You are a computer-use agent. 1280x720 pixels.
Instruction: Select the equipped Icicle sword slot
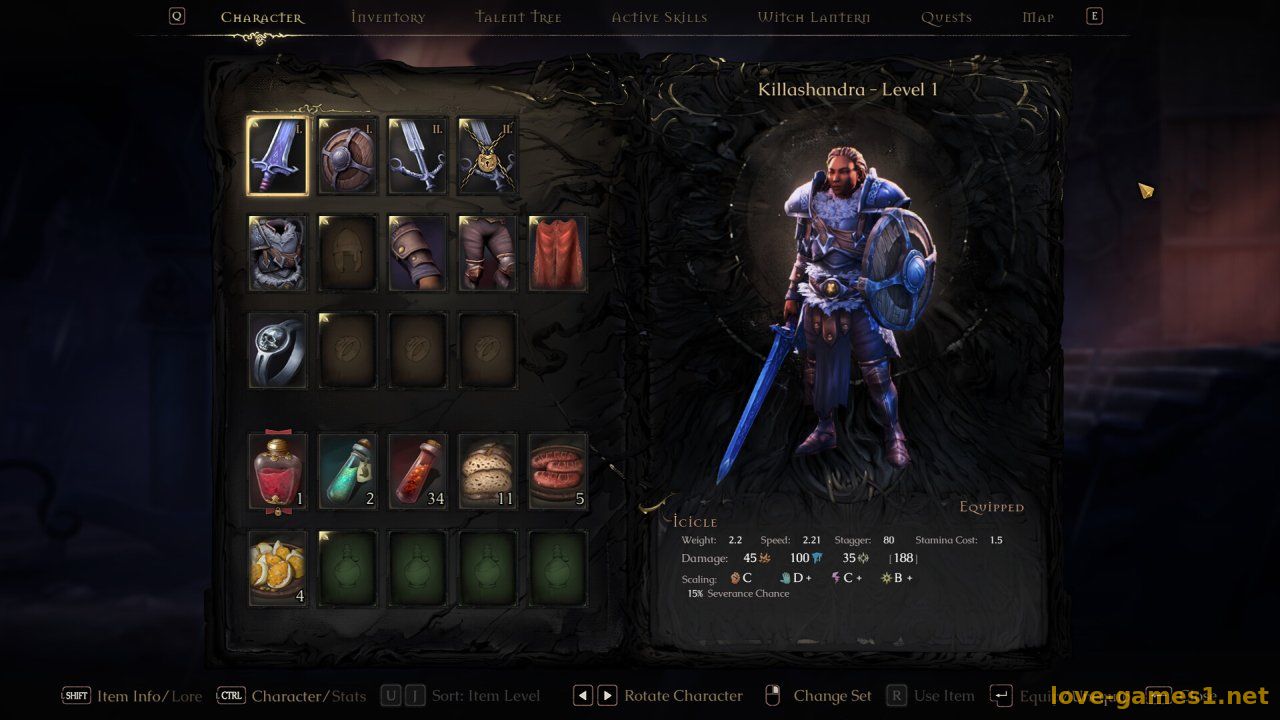pyautogui.click(x=278, y=156)
